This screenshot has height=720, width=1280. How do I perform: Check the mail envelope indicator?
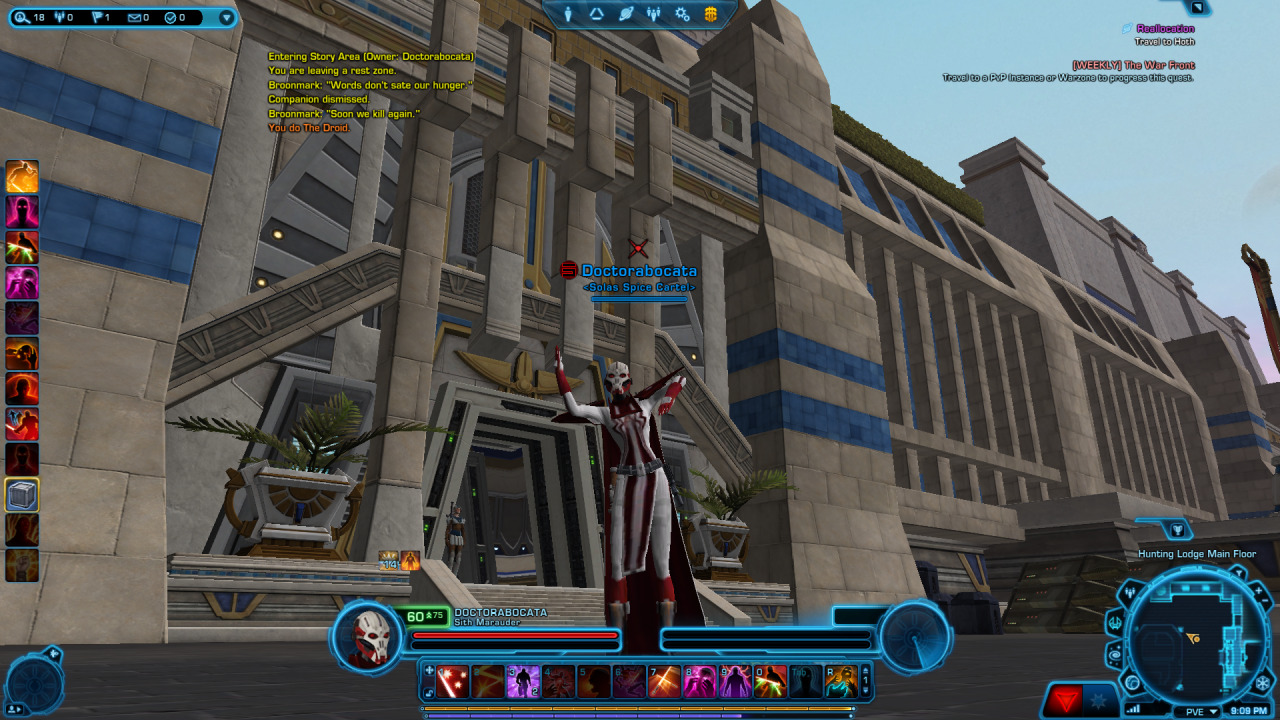pos(137,17)
